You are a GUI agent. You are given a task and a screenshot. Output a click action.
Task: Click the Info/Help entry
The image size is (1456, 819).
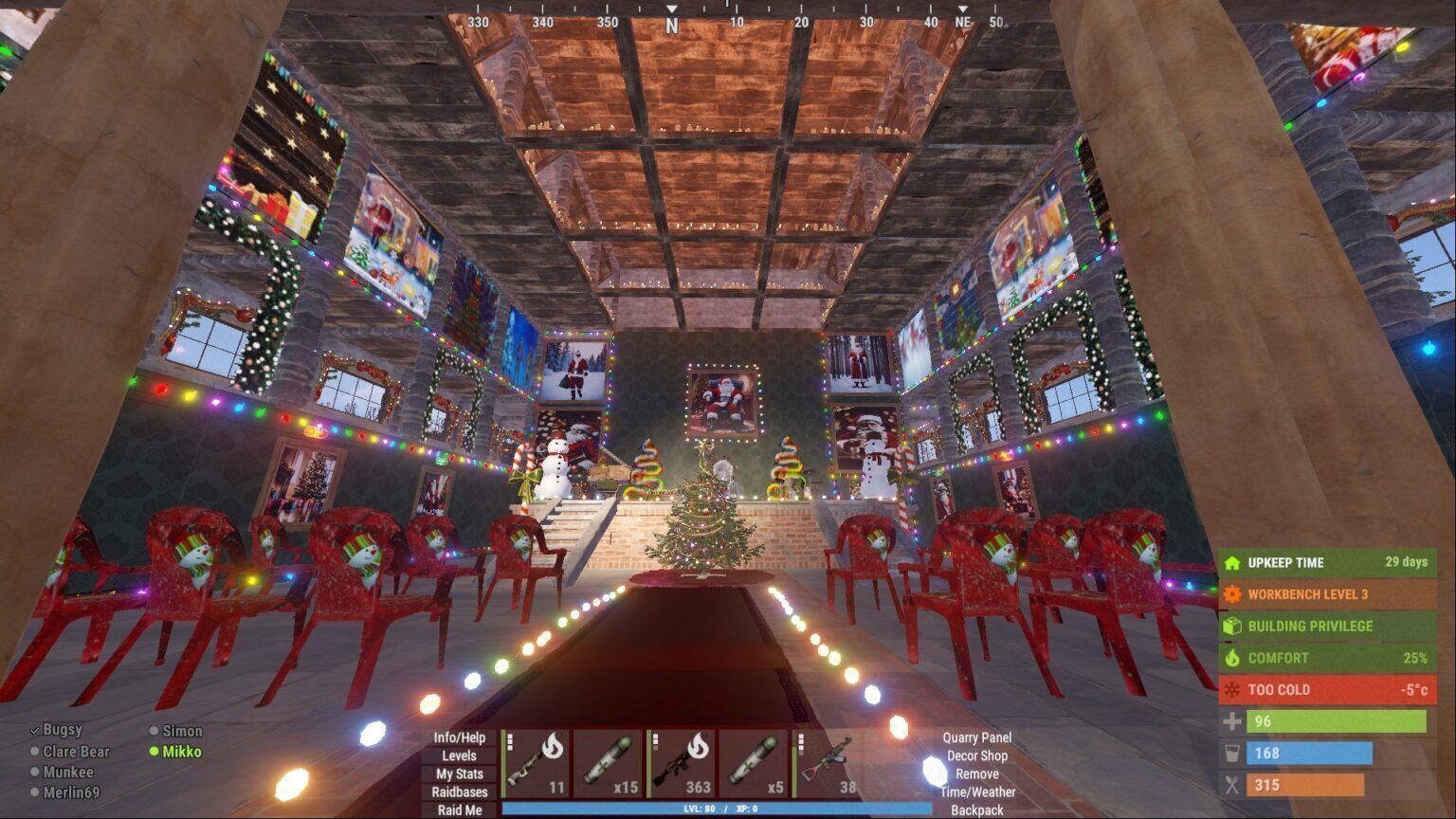(459, 737)
